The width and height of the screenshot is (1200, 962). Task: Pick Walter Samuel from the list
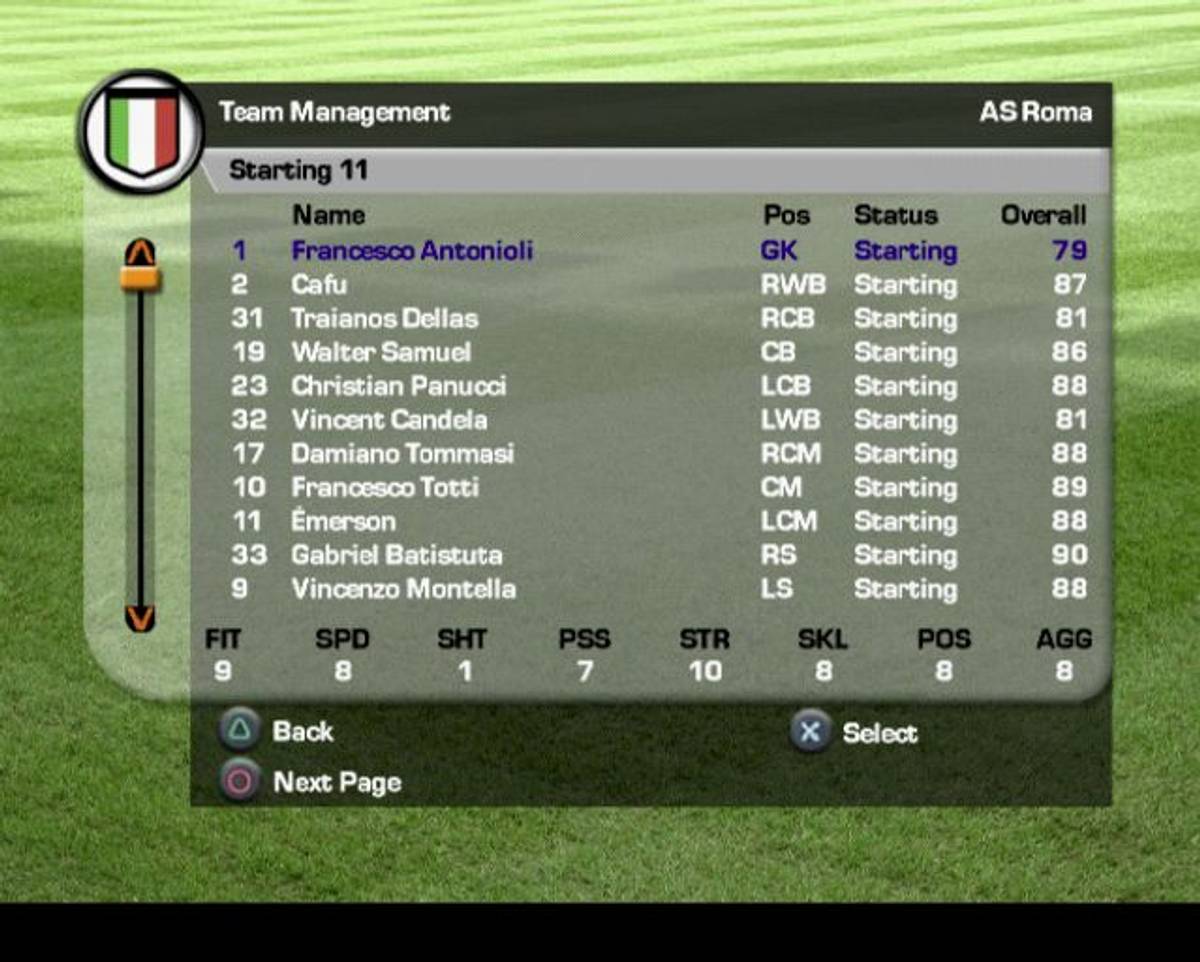pos(381,353)
